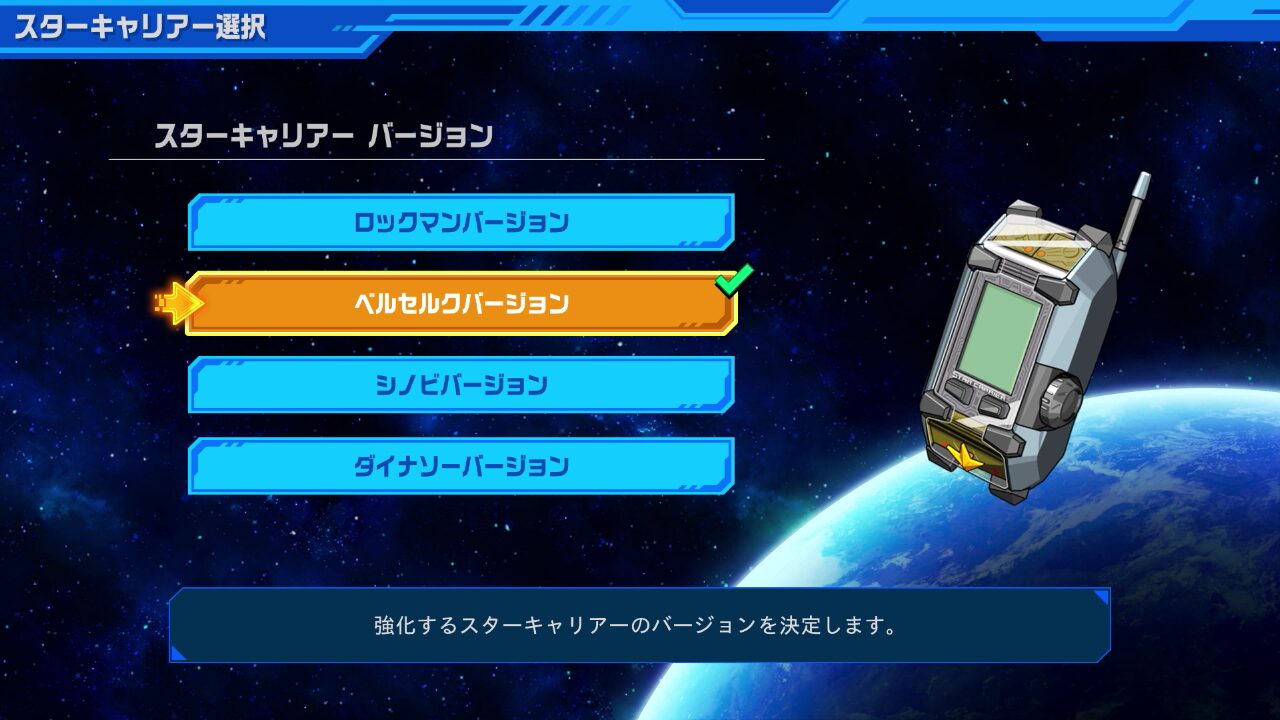Image resolution: width=1280 pixels, height=720 pixels.
Task: Pick the シノビバージョン option
Action: 461,385
